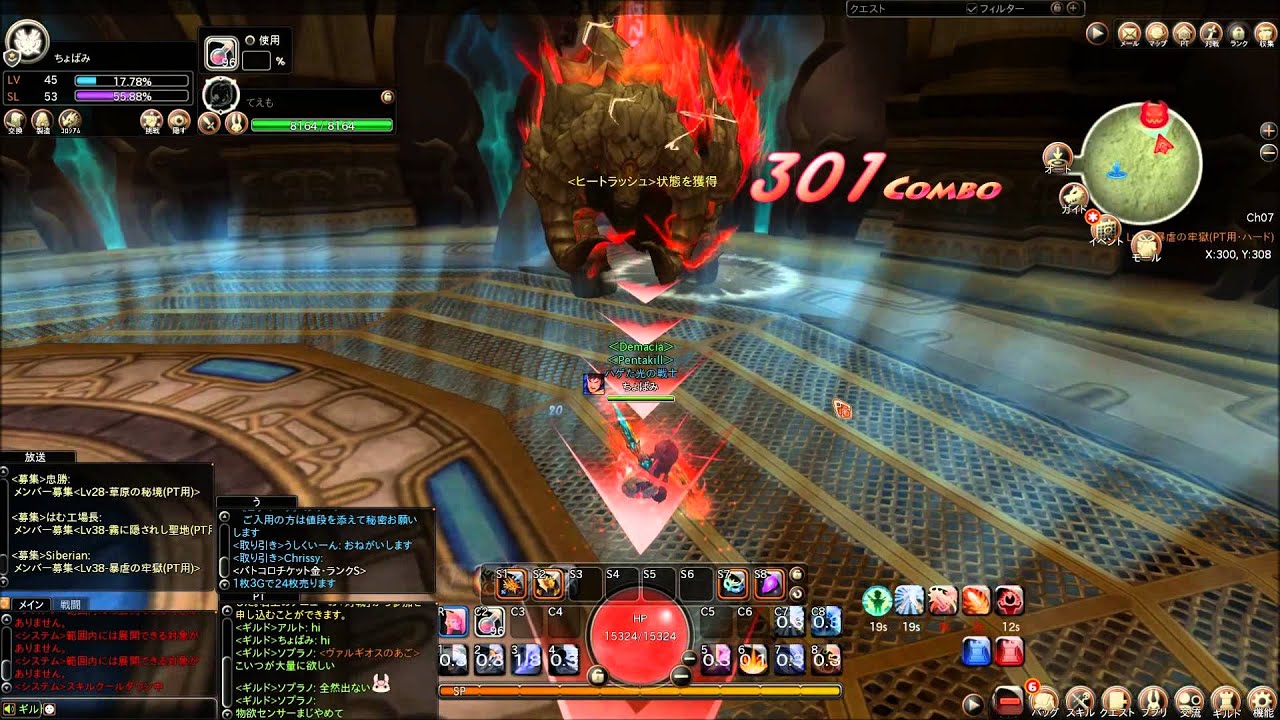Viewport: 1280px width, 720px height.
Task: Activate the オート auto button
Action: click(1057, 157)
